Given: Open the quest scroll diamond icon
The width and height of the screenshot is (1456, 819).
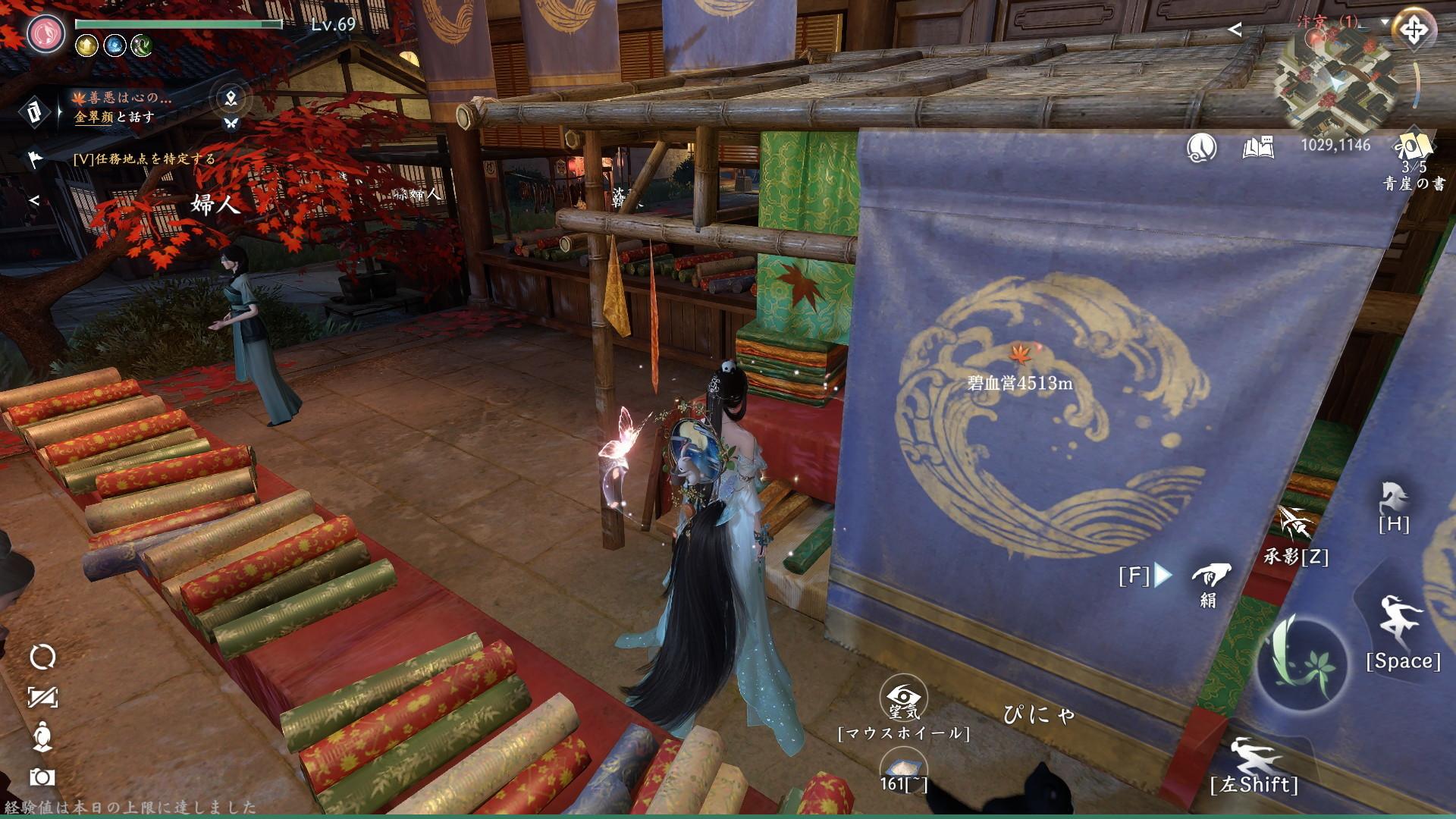Looking at the screenshot, I should tap(33, 113).
